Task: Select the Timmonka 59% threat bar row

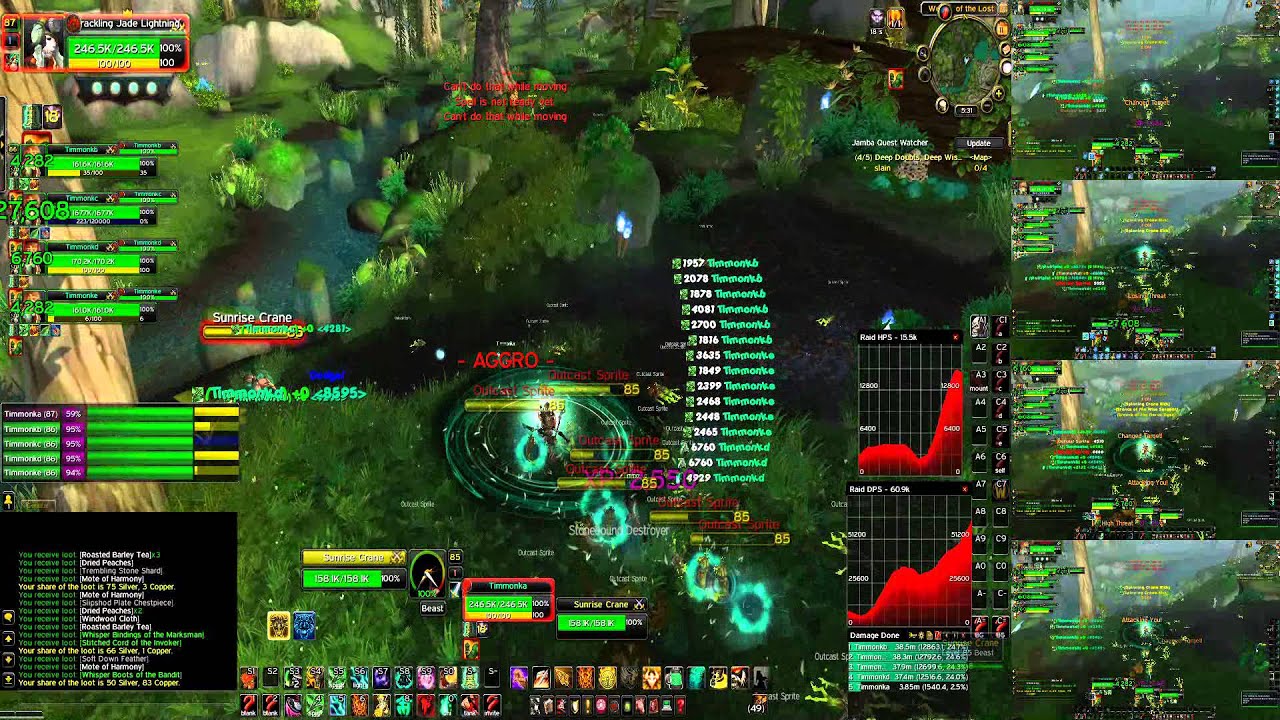Action: [x=120, y=413]
